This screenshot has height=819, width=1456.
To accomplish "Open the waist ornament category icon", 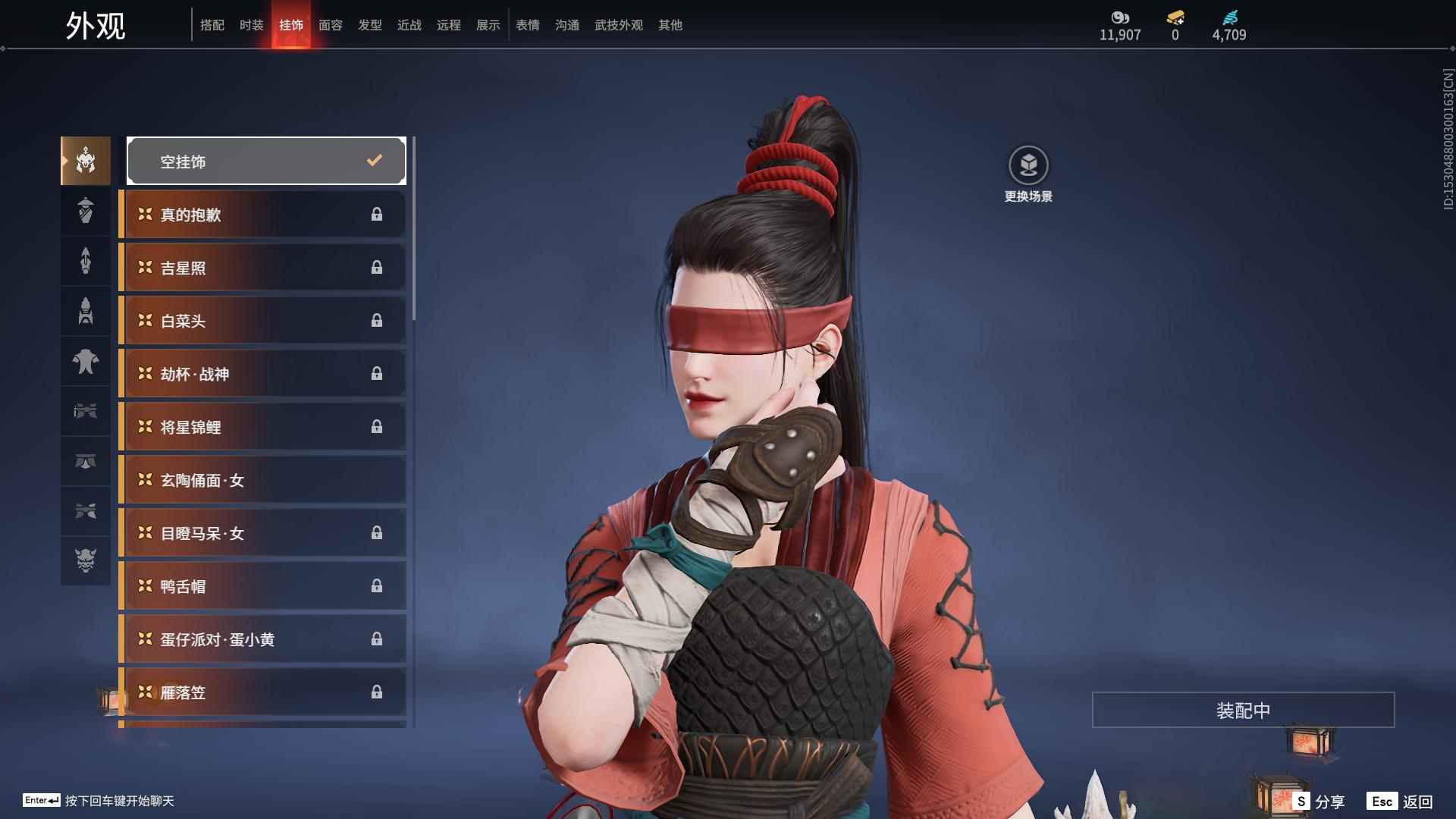I will pyautogui.click(x=85, y=462).
